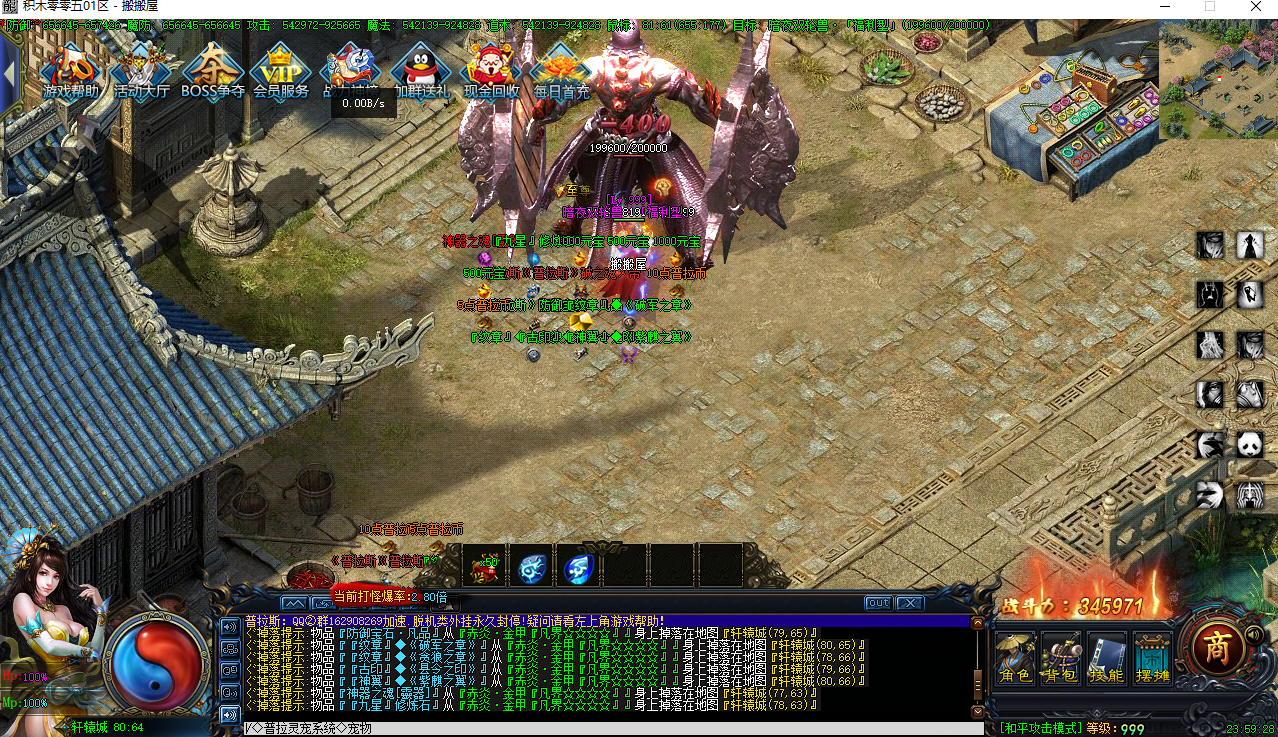Open the VIP 会员服务 panel
The height and width of the screenshot is (737, 1278).
(281, 70)
